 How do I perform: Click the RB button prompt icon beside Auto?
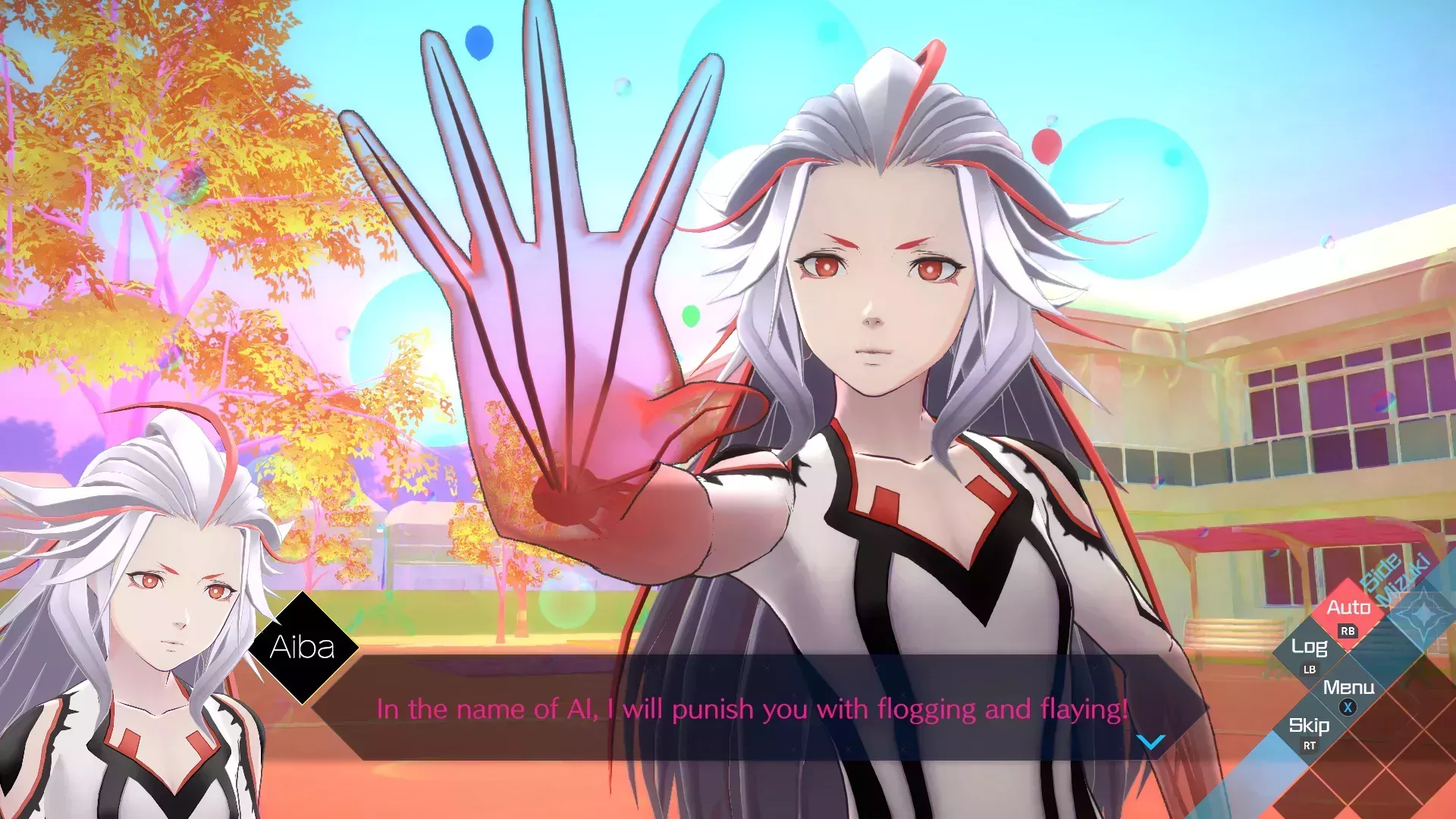(1347, 631)
